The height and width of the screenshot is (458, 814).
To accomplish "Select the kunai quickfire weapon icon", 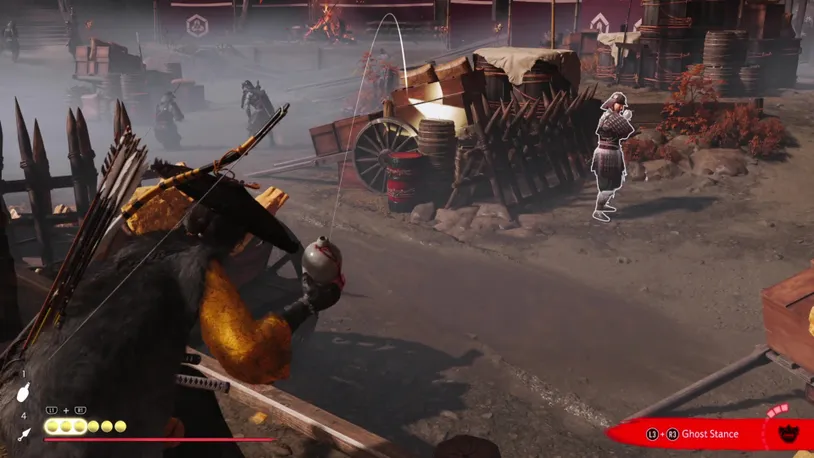I will pyautogui.click(x=24, y=434).
